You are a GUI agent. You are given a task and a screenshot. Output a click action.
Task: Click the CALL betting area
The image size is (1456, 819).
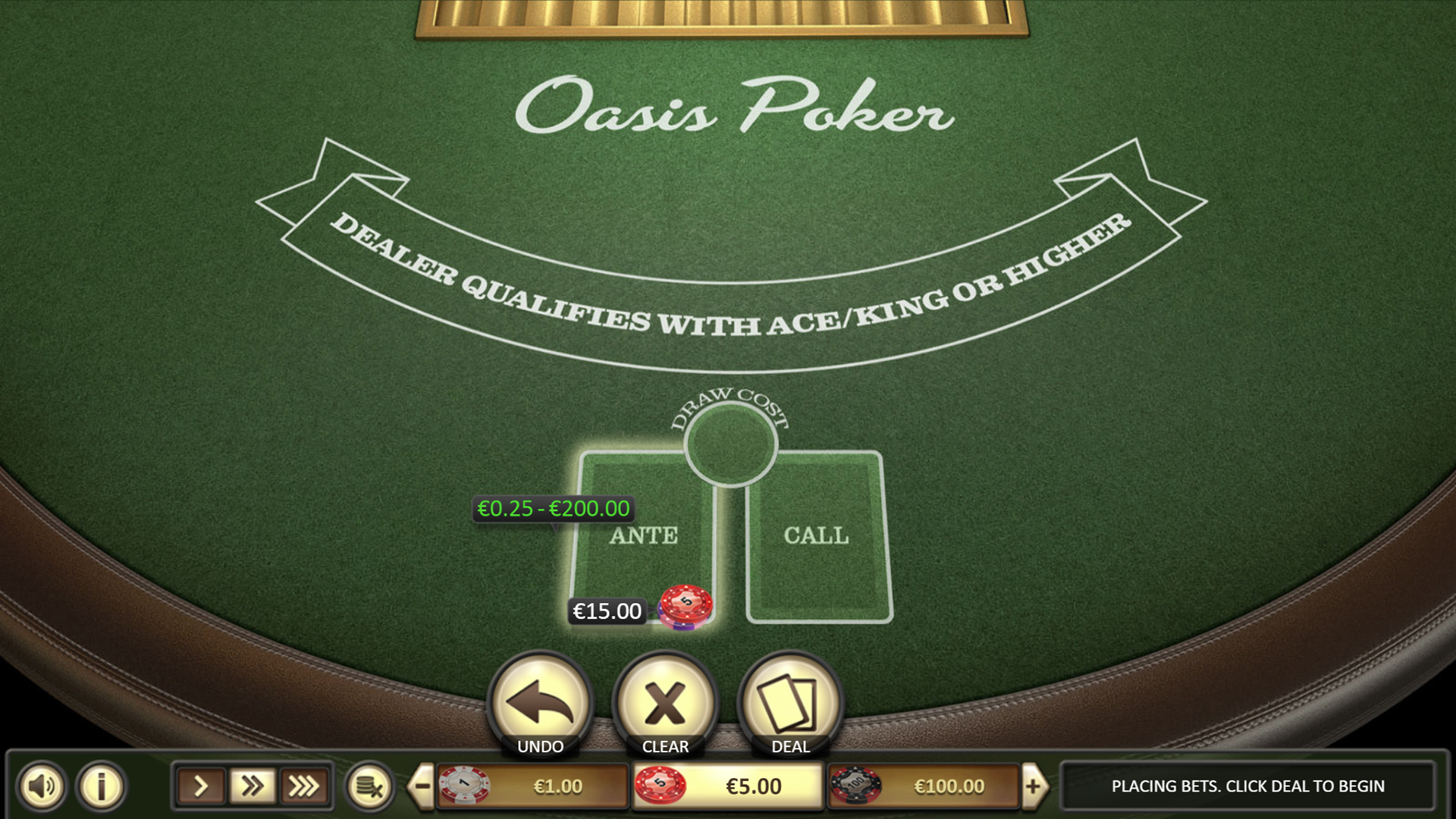click(815, 538)
